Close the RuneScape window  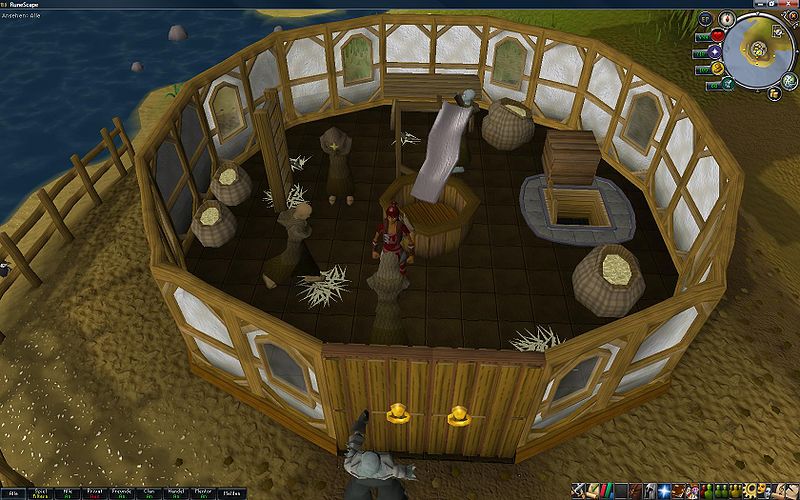pyautogui.click(x=789, y=3)
